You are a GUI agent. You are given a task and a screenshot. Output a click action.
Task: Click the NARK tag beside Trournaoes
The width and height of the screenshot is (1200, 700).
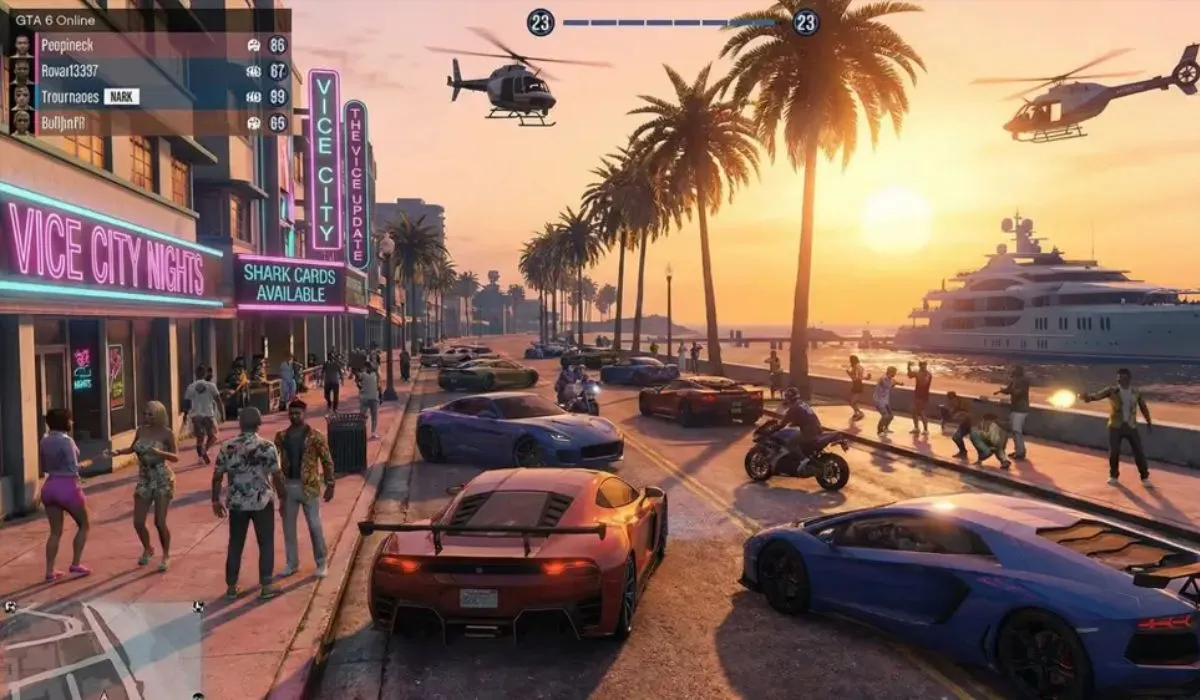(x=122, y=97)
